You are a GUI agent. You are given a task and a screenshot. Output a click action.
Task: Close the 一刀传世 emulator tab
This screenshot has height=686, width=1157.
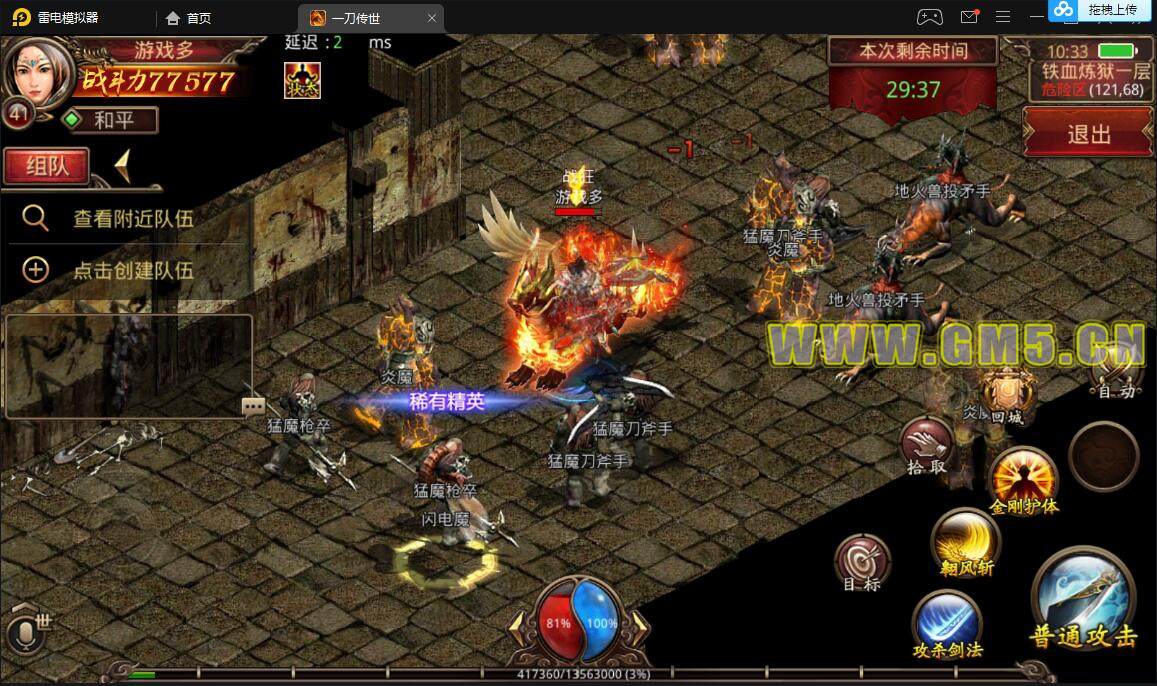pos(432,17)
